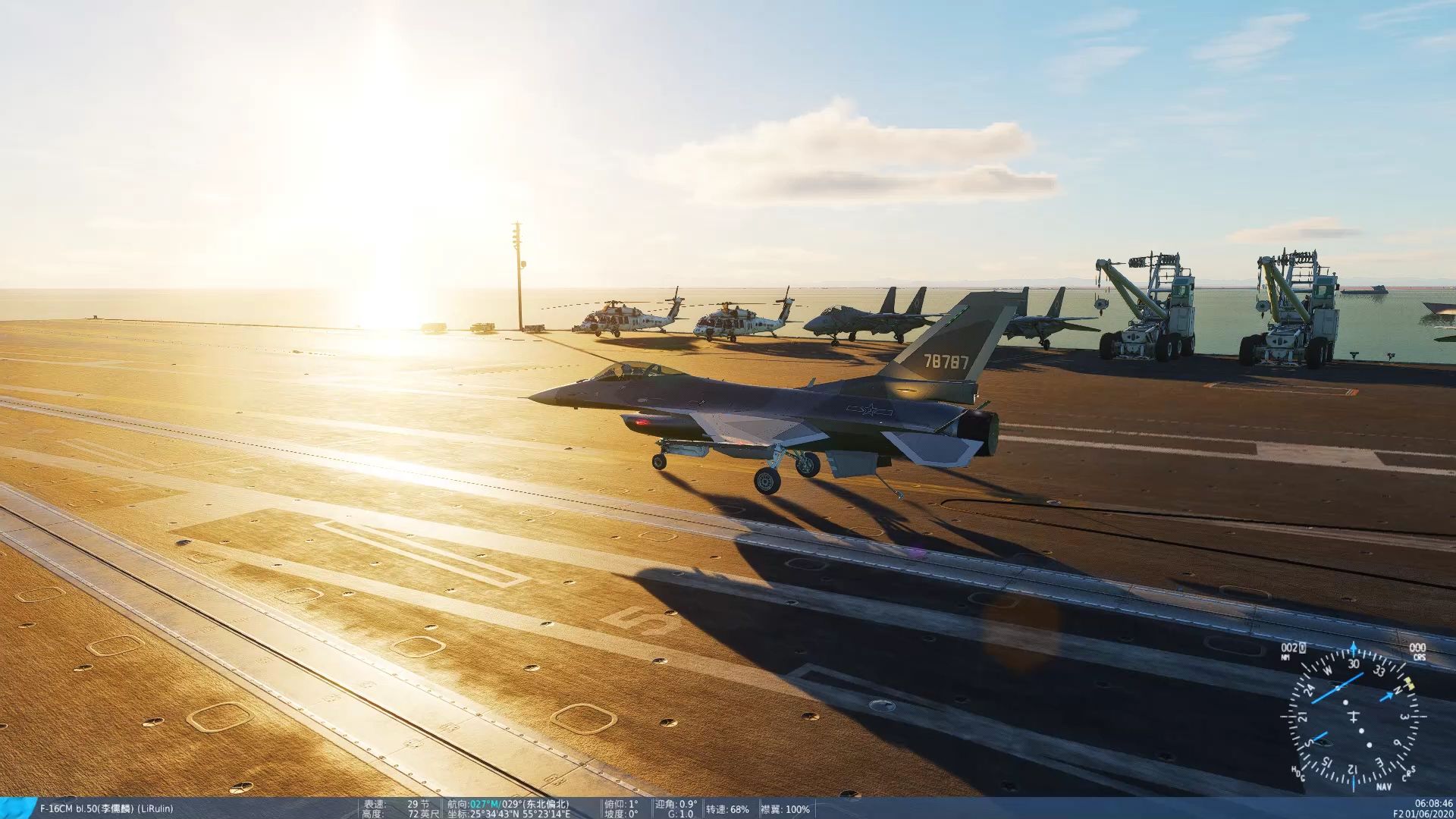Click the HDG label on the compass
Image resolution: width=1456 pixels, height=819 pixels.
(1298, 774)
